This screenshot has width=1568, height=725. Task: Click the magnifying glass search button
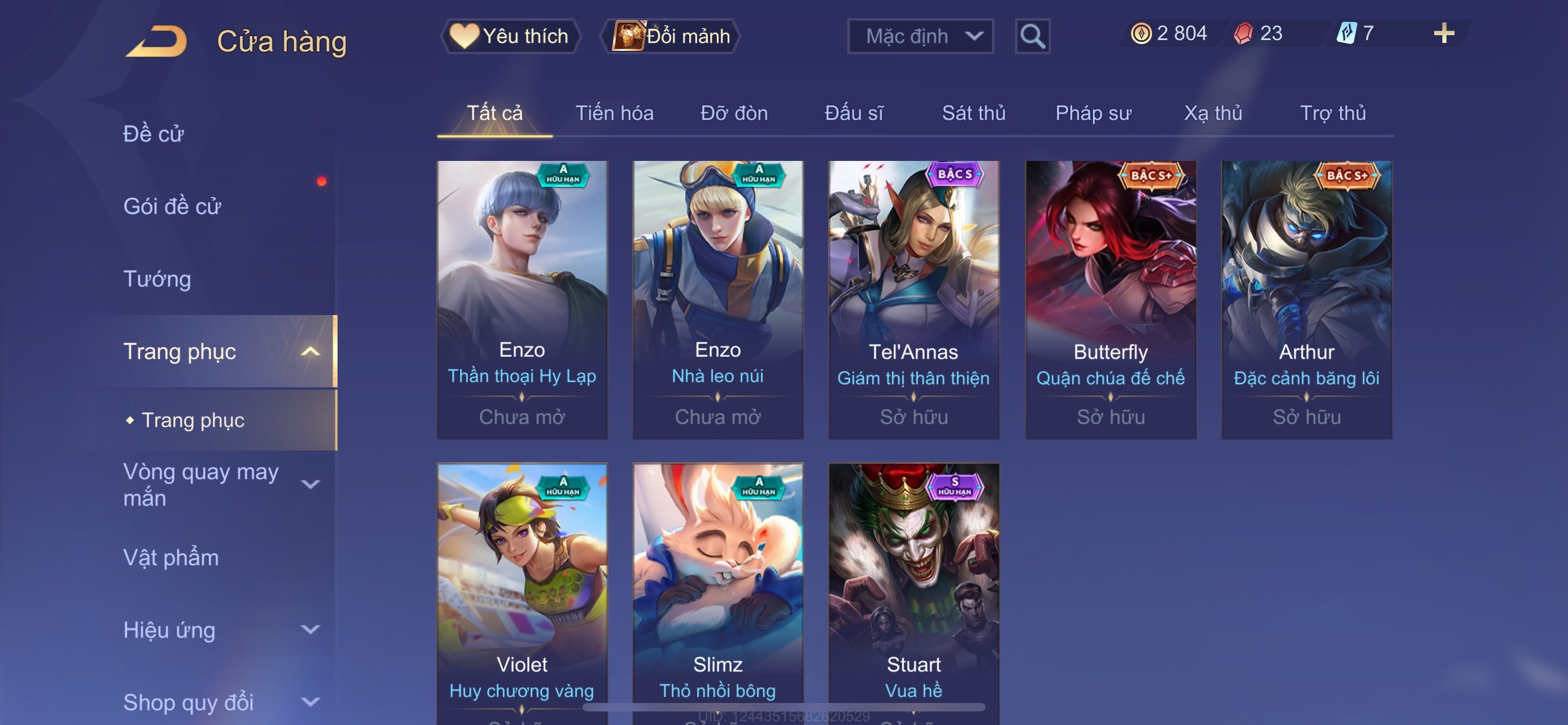point(1032,37)
